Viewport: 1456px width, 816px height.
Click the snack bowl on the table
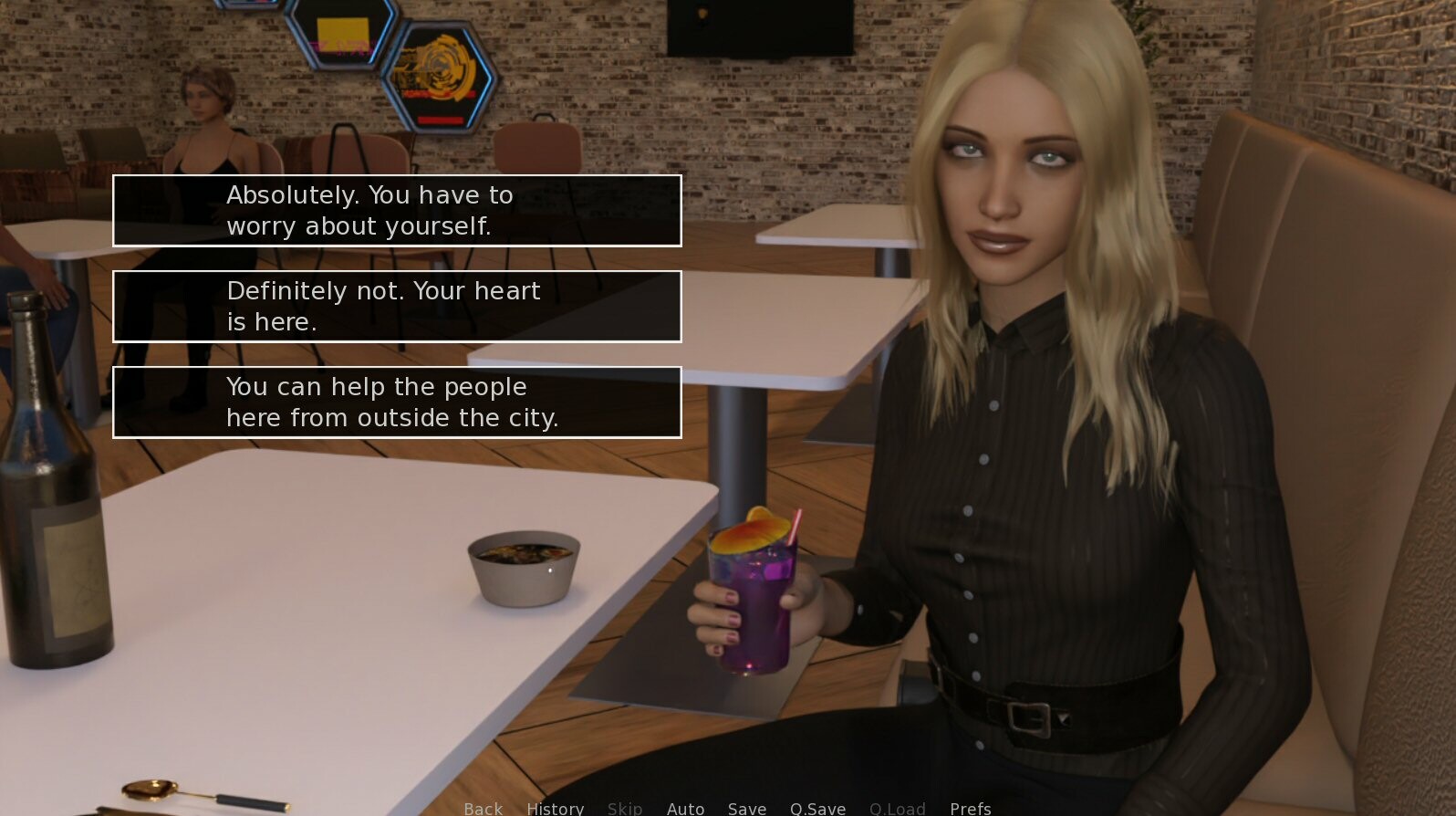point(525,566)
